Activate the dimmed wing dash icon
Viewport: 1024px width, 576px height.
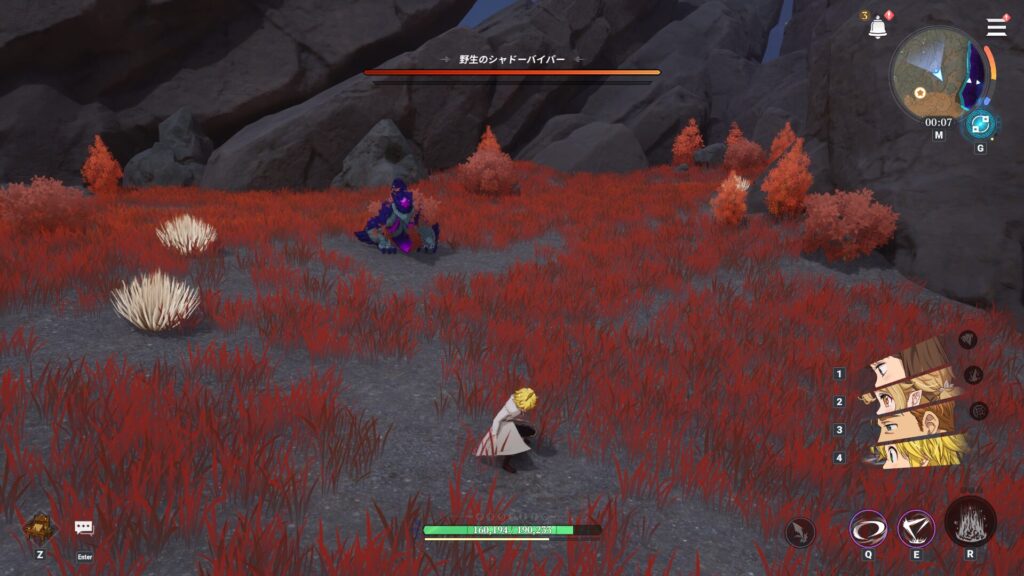pos(800,532)
